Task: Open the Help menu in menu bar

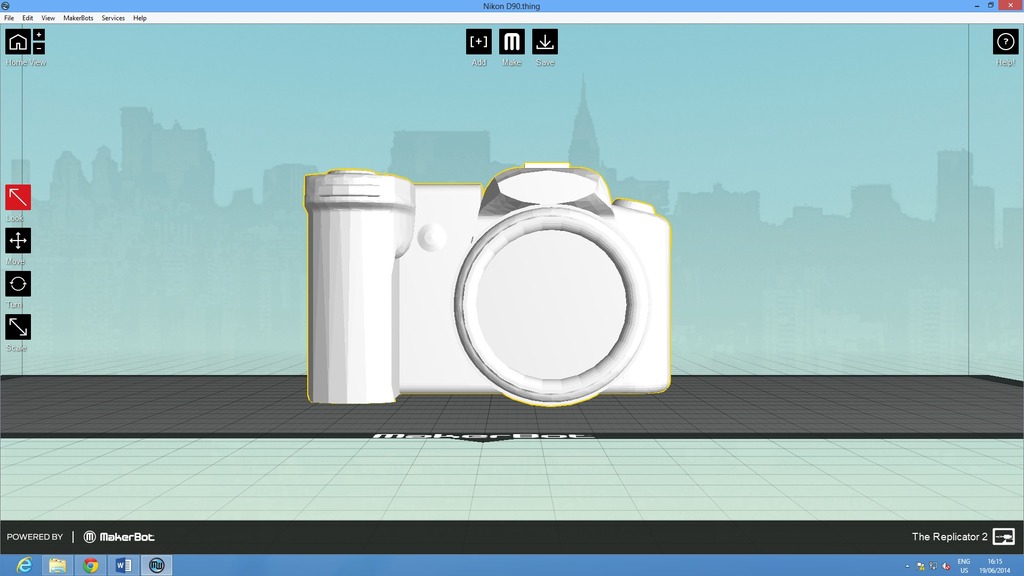Action: [140, 18]
